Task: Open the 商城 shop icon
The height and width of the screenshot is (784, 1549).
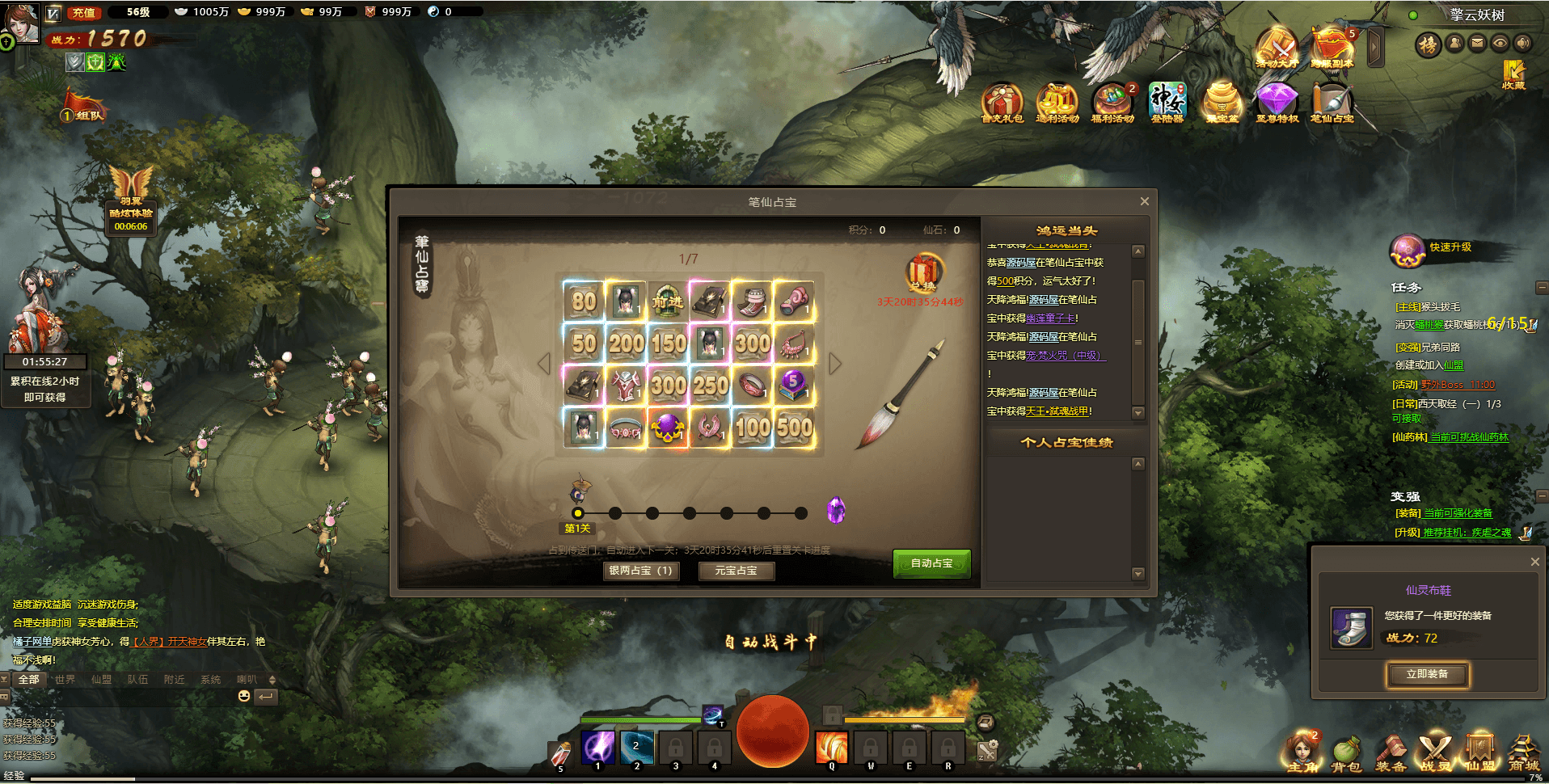Action: [x=1523, y=753]
